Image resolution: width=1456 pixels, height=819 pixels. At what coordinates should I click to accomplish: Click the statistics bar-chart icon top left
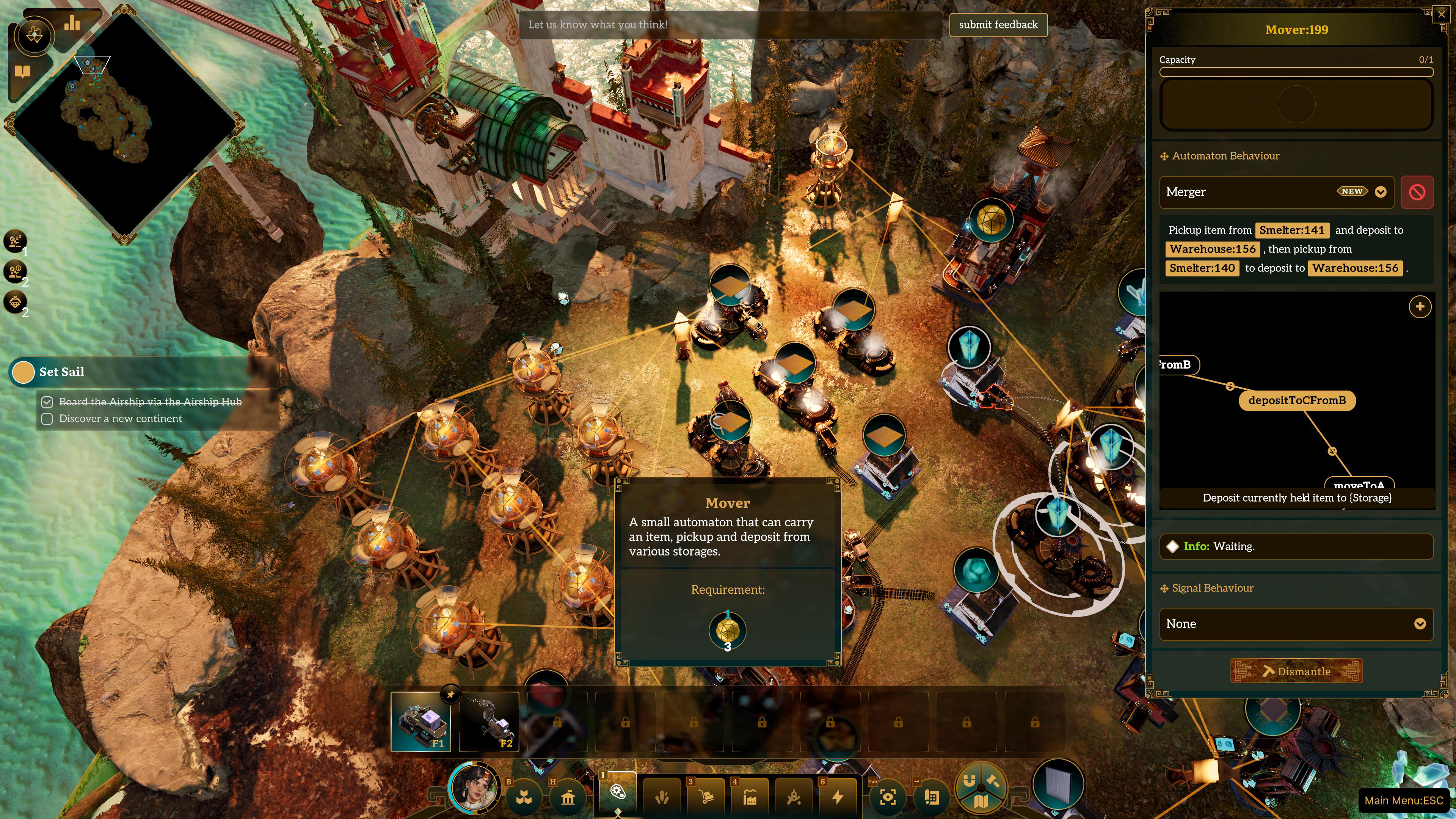pyautogui.click(x=72, y=23)
